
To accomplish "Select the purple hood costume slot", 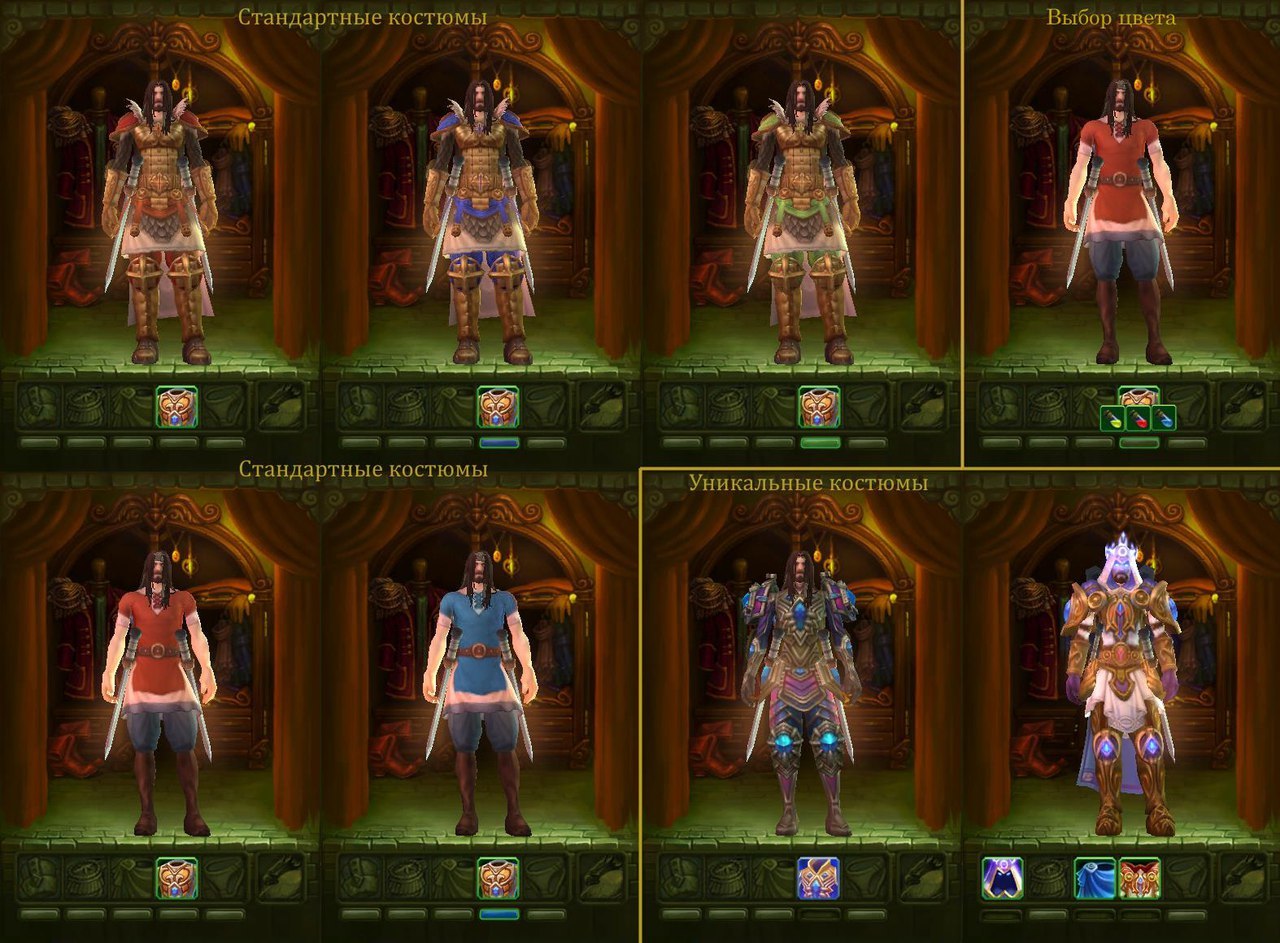I will point(1001,878).
